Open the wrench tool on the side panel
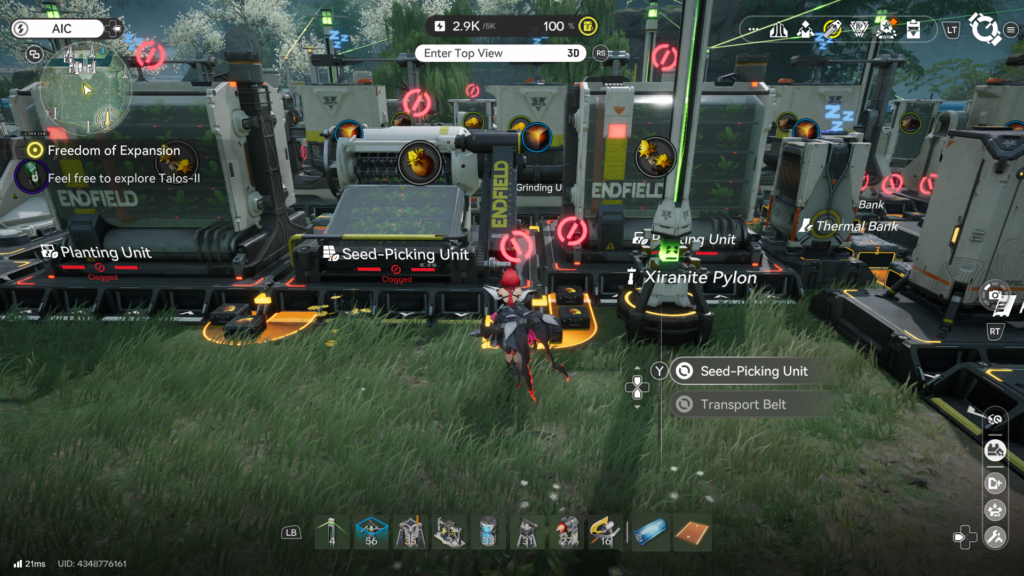 [x=995, y=538]
